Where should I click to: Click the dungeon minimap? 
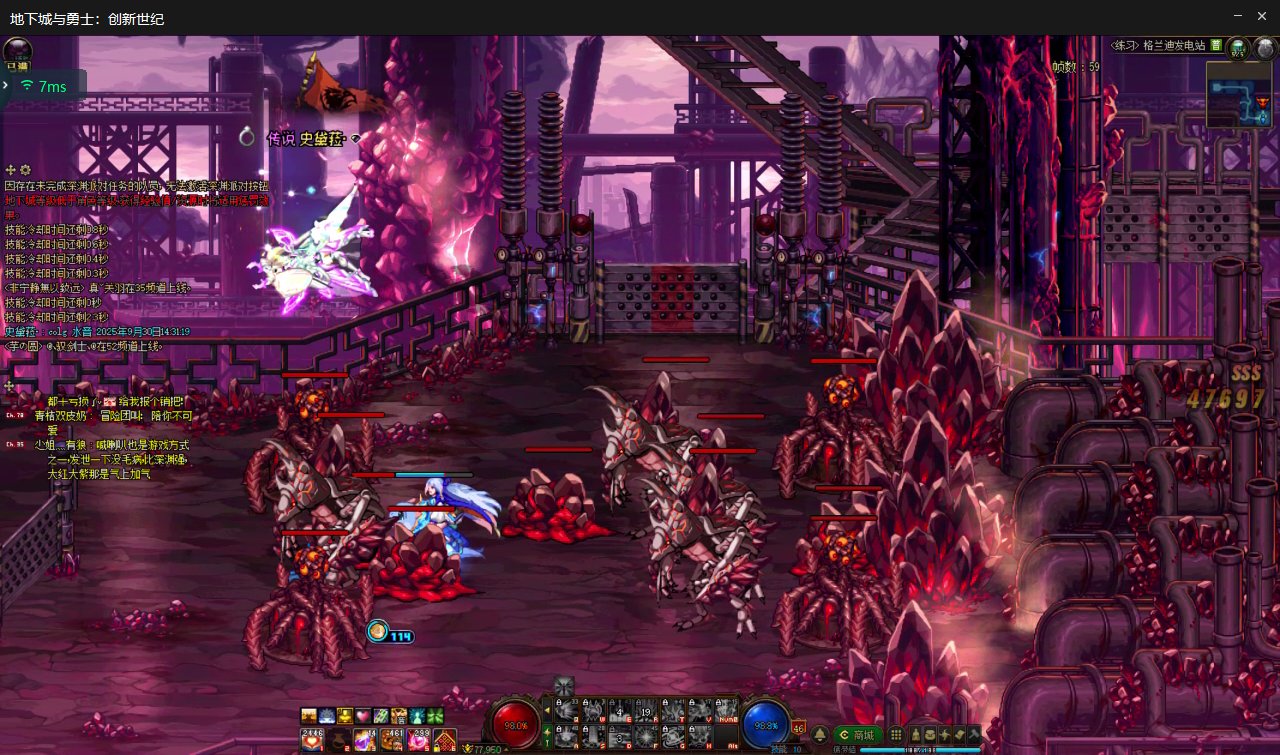tap(1238, 95)
